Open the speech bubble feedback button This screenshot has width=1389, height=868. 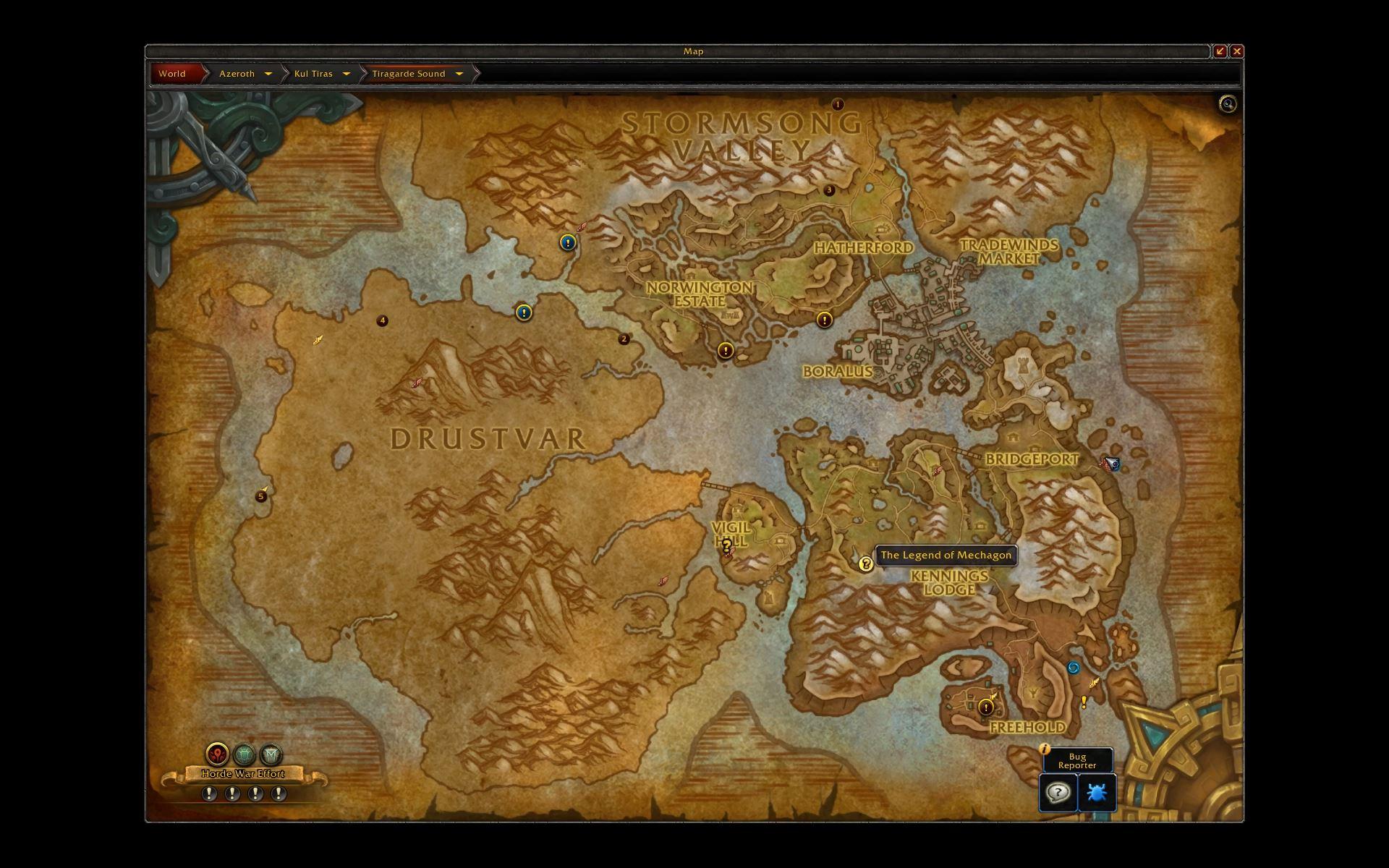[1058, 793]
